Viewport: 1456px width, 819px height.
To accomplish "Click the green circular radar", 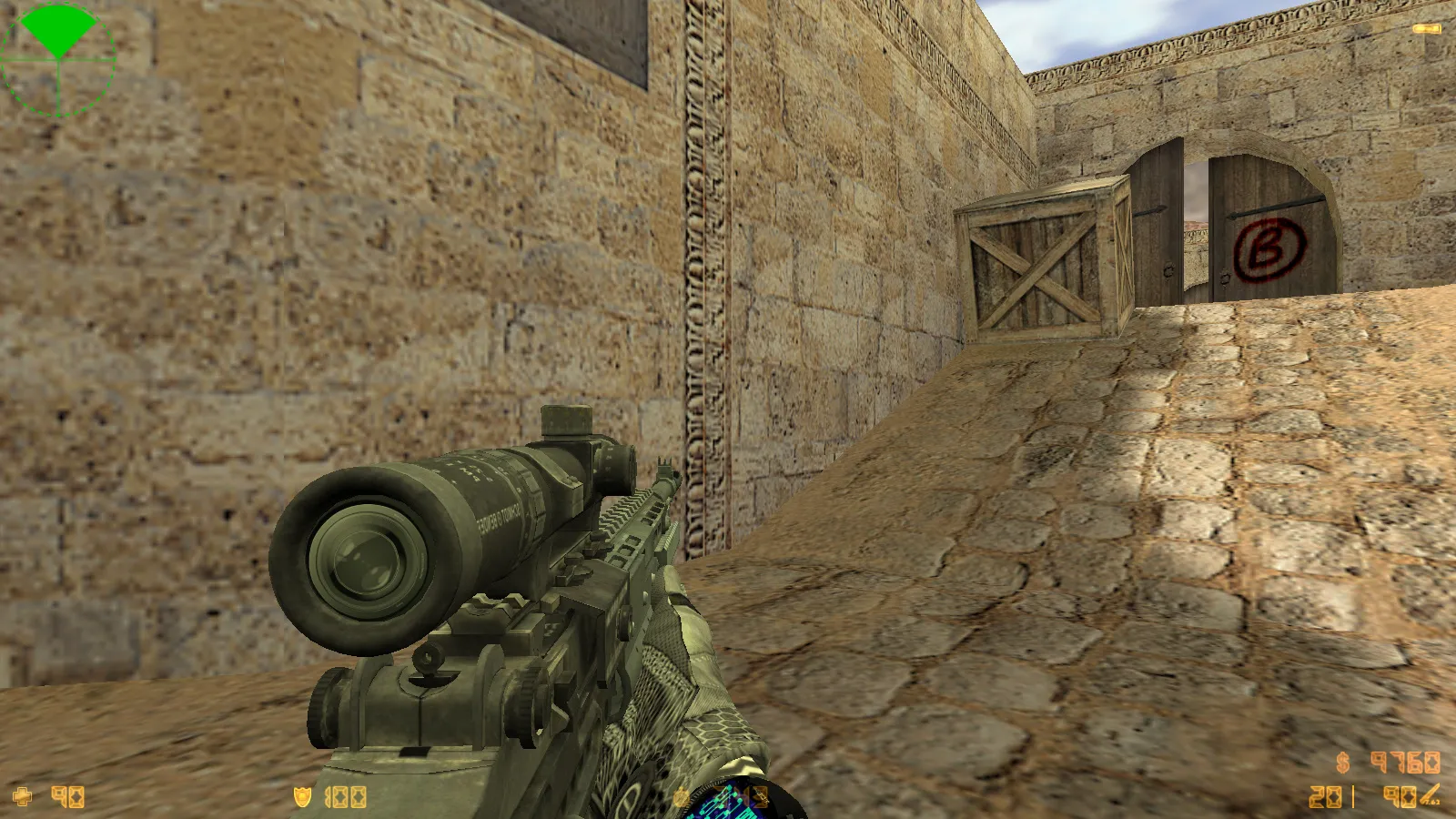I will [58, 59].
